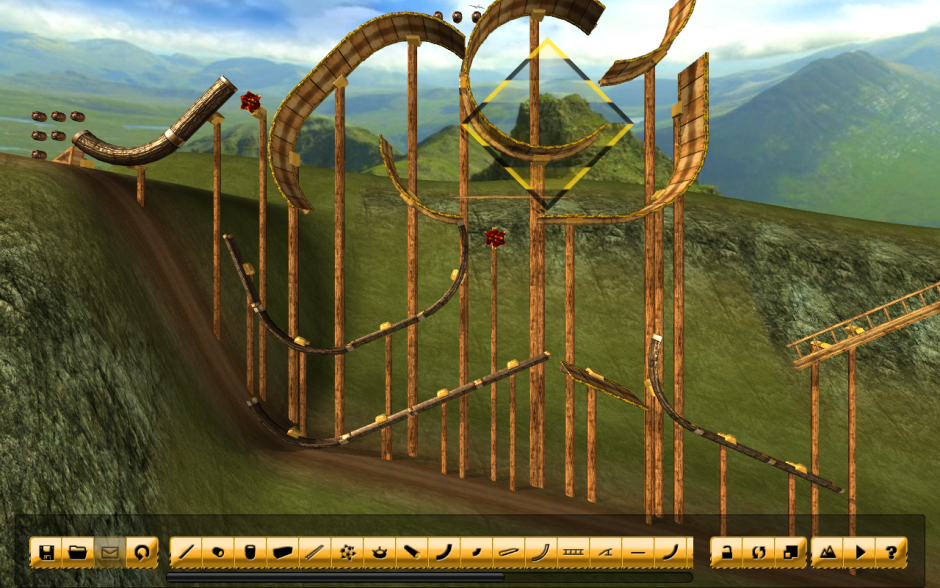Toggle the padlock lock button
Screen dimensions: 940x588
pos(726,551)
